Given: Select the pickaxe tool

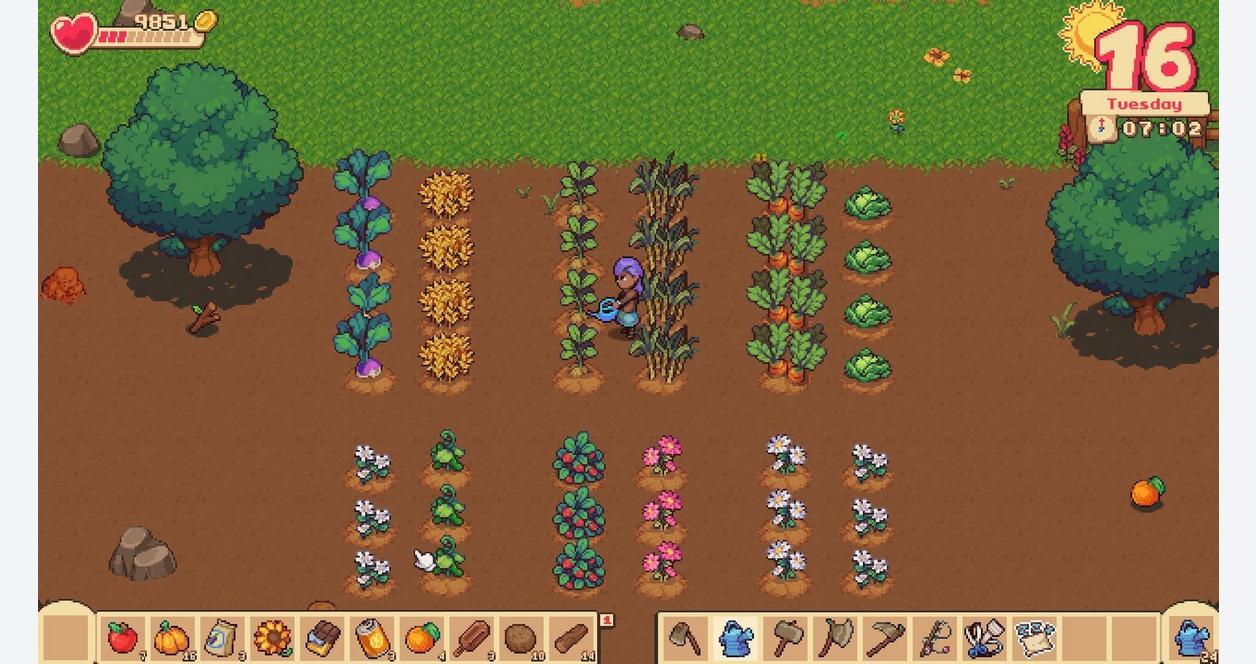Looking at the screenshot, I should (885, 638).
